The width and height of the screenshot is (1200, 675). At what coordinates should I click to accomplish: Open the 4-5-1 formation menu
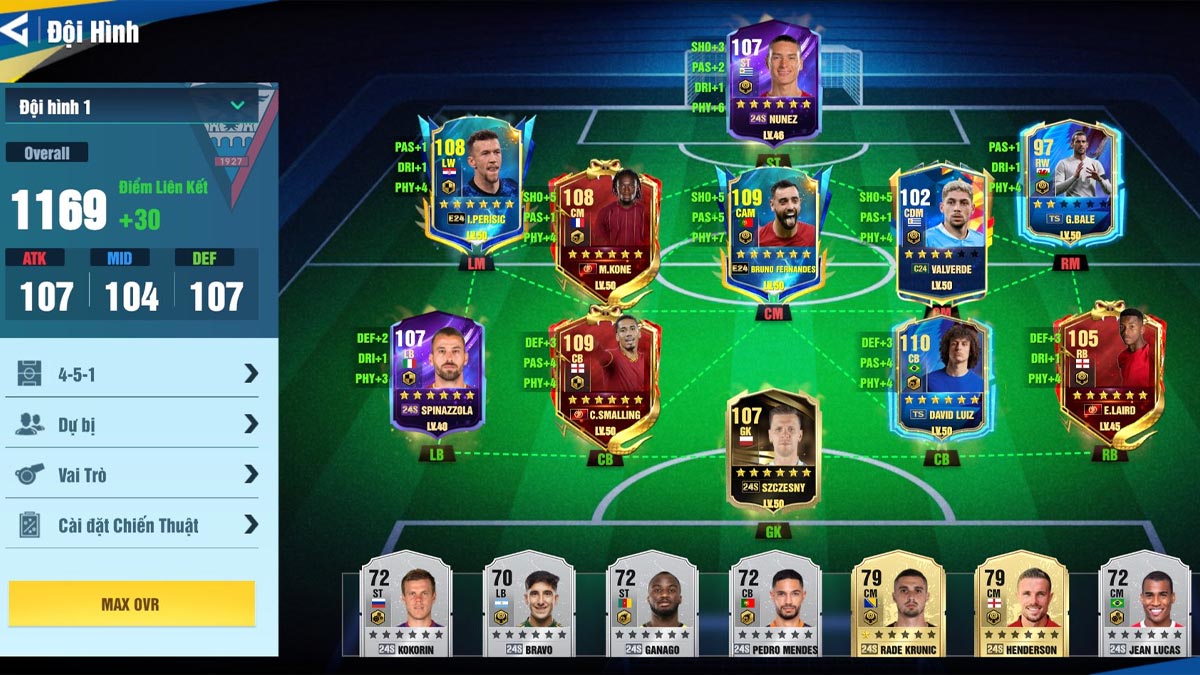137,374
